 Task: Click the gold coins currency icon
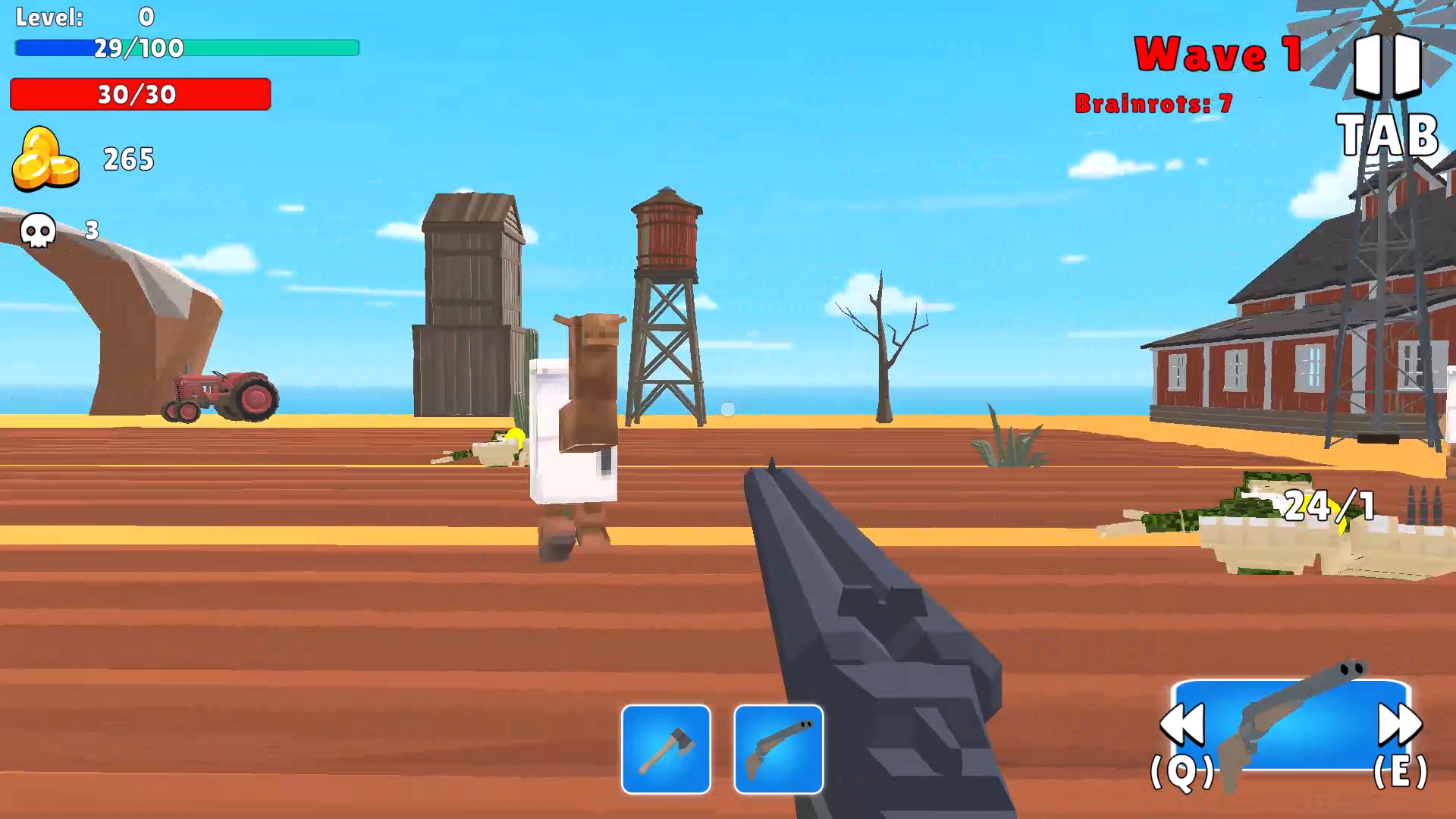tap(45, 159)
